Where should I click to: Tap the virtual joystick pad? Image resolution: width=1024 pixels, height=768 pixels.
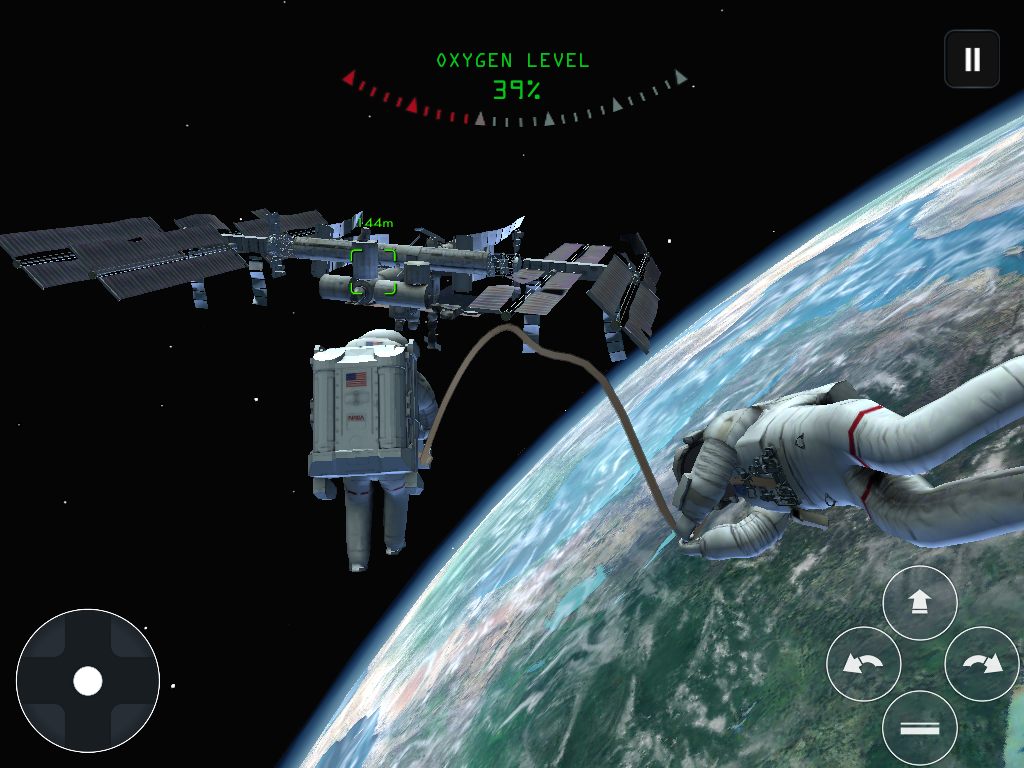click(x=88, y=681)
